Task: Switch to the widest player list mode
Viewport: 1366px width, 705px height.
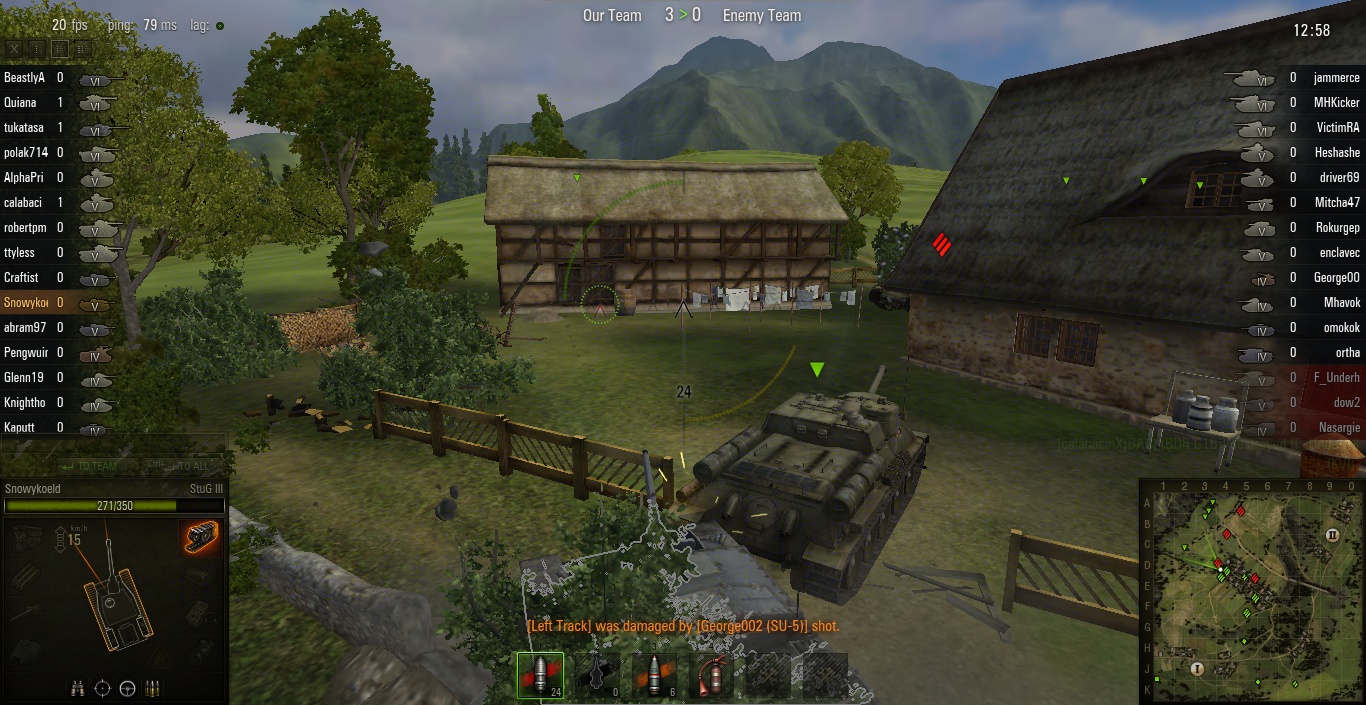Action: point(82,48)
